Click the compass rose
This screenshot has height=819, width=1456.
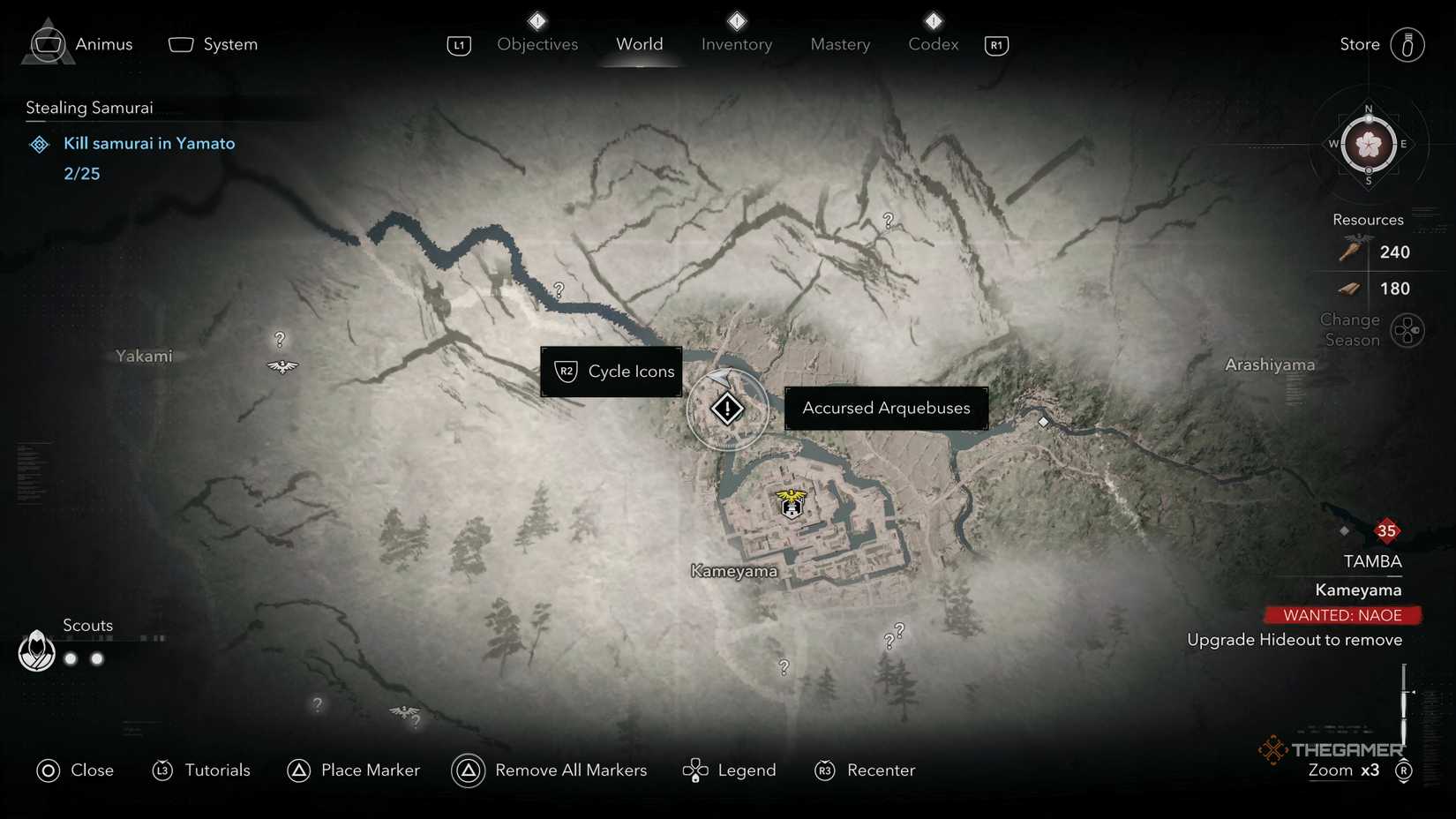[x=1369, y=144]
